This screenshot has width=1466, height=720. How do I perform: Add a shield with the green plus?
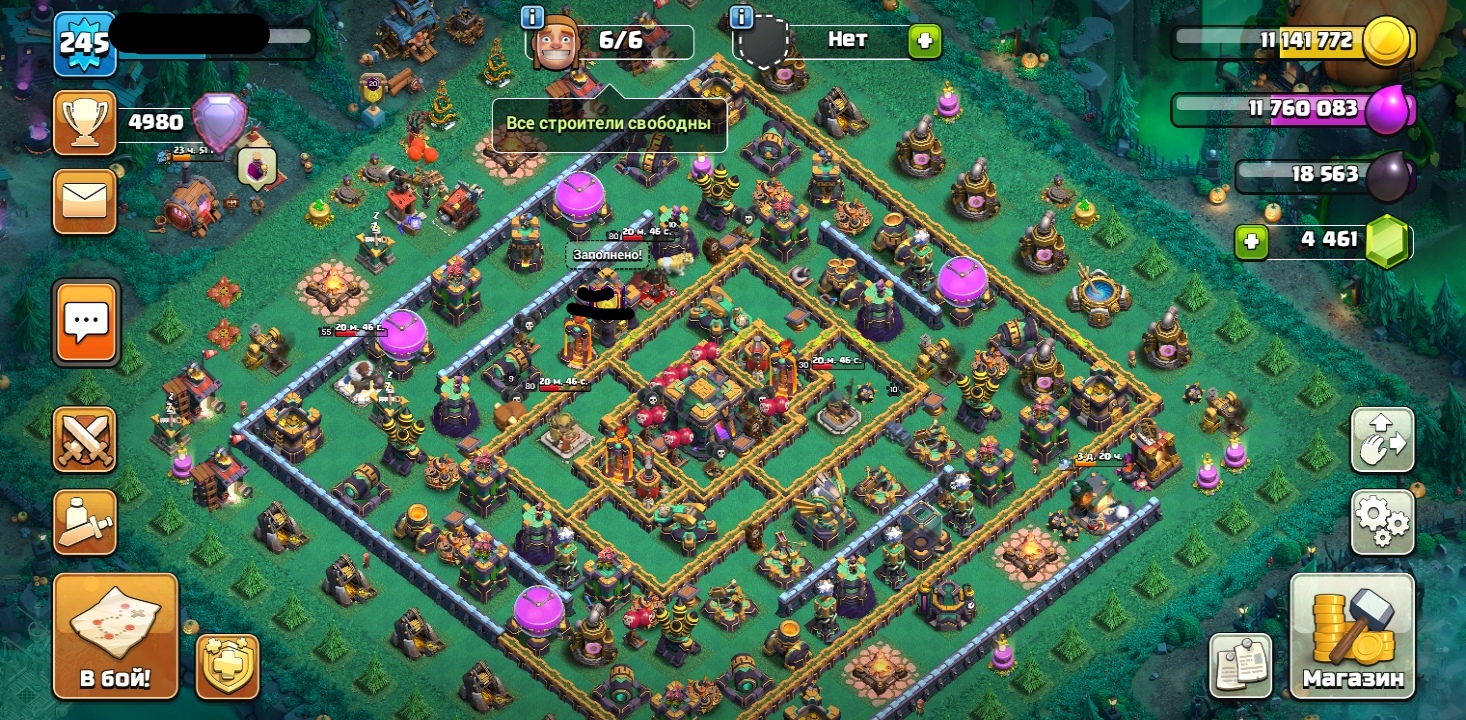coord(924,41)
